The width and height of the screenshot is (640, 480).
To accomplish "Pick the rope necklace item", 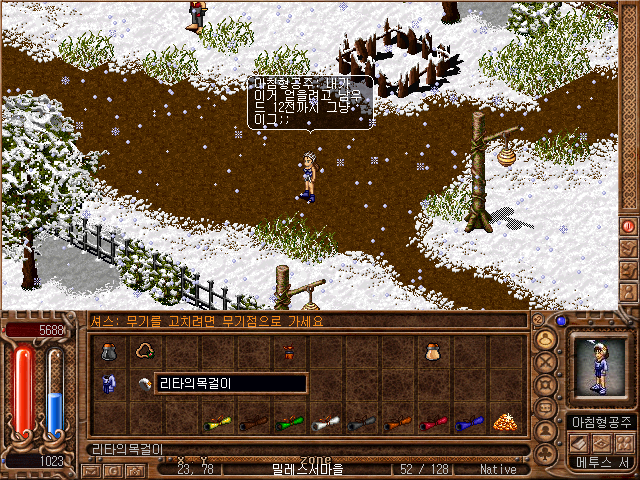I will [144, 351].
